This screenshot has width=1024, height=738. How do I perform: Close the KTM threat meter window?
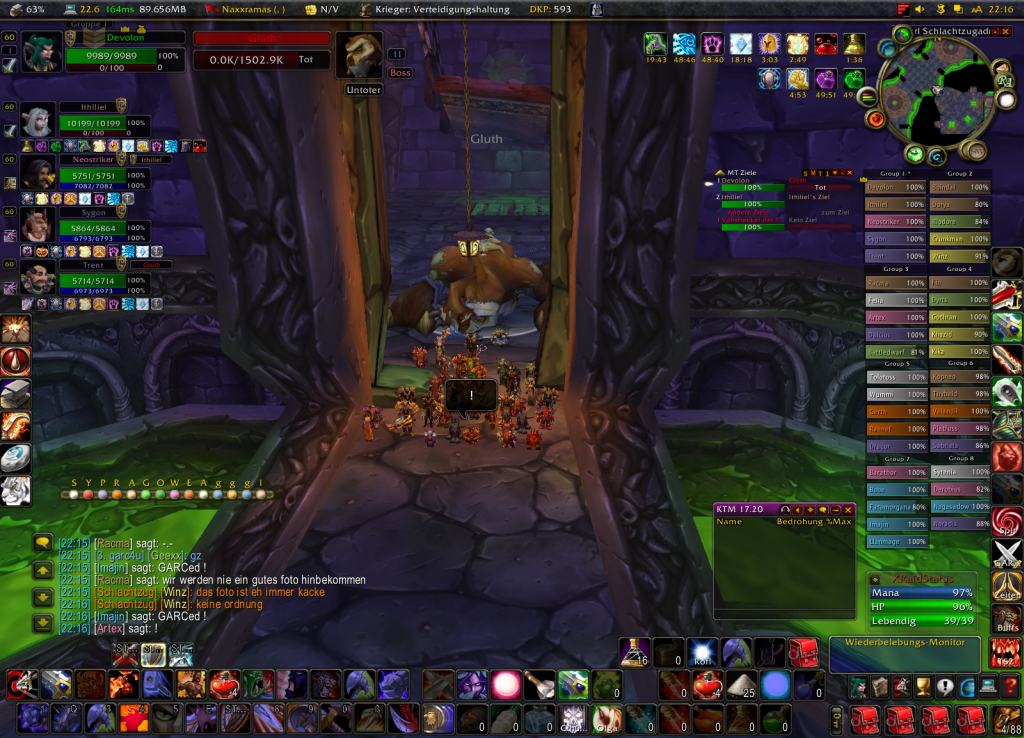pyautogui.click(x=849, y=509)
